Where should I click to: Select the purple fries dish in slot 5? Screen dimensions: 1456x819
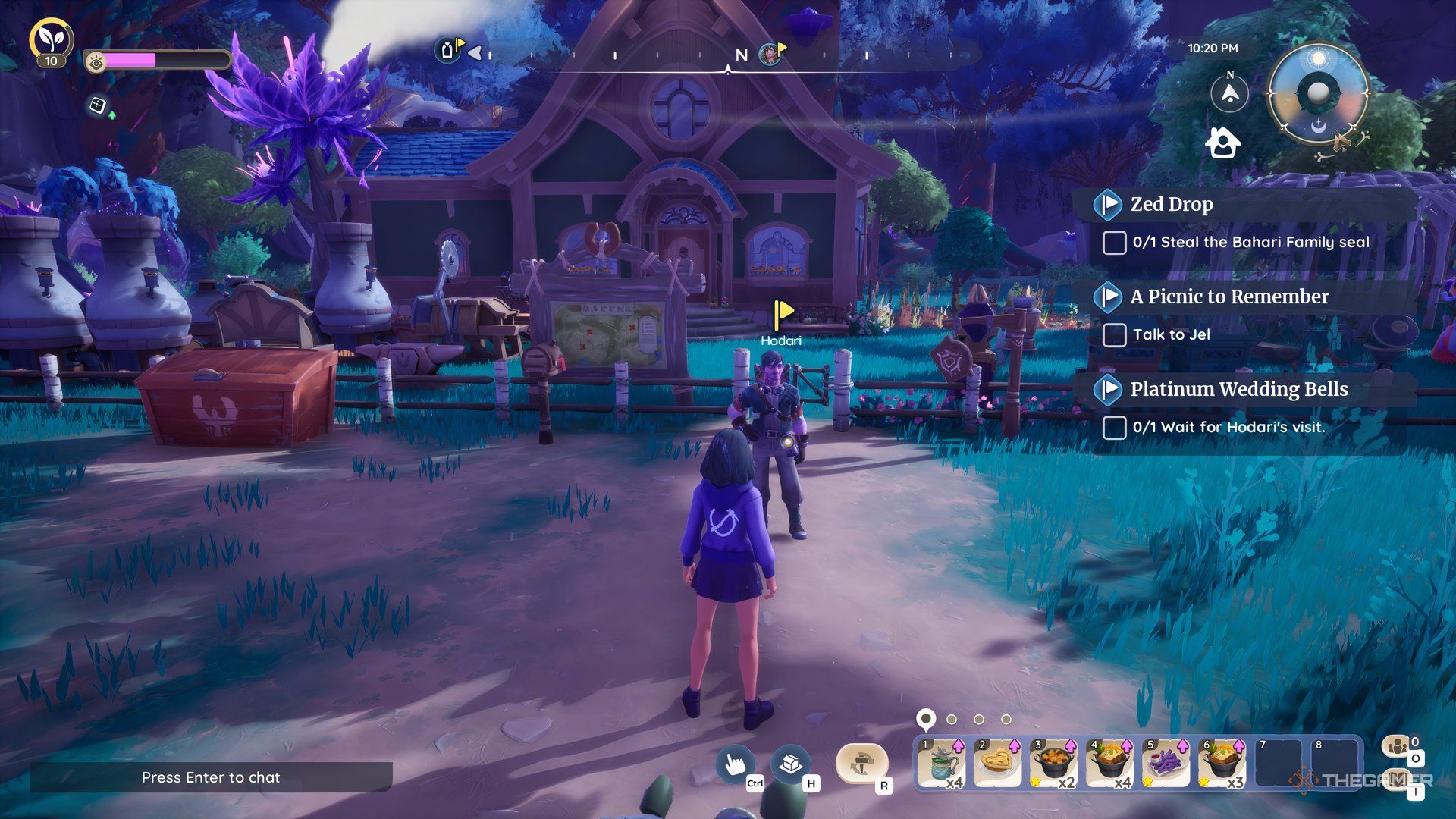click(x=1166, y=764)
